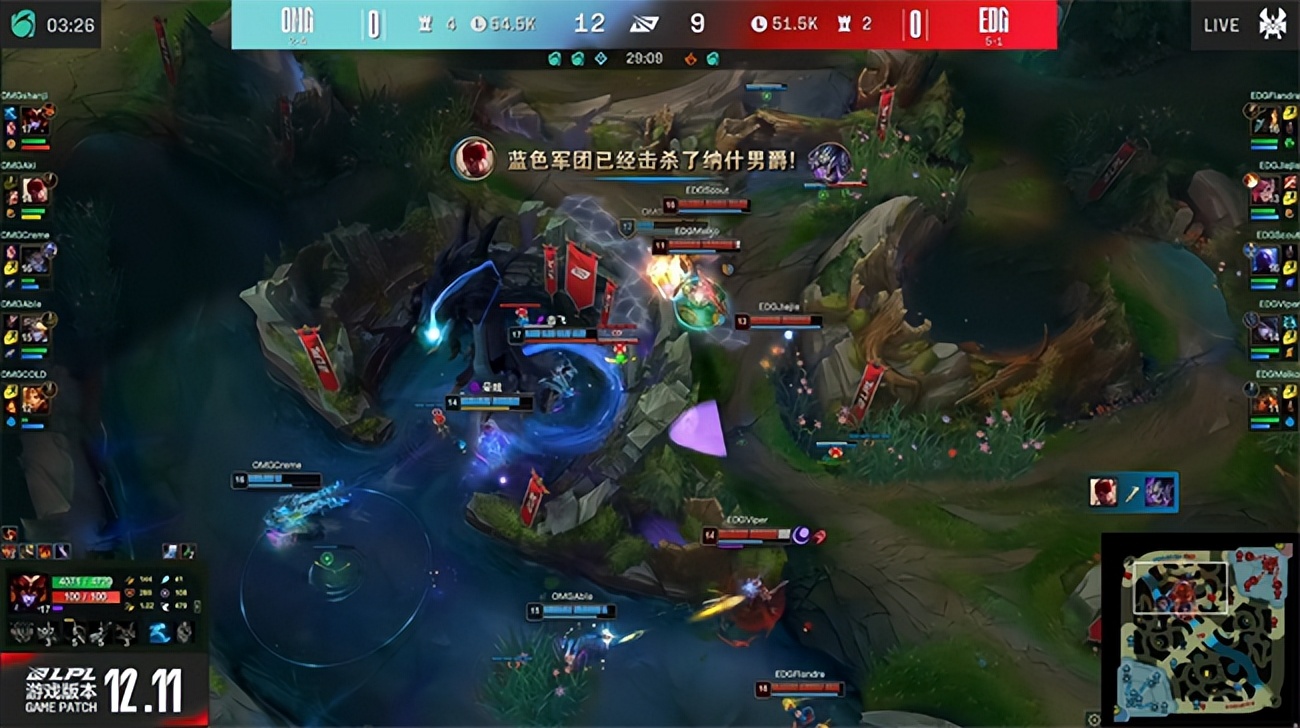This screenshot has height=728, width=1300.
Task: Click the kill score 12 on the scoreboard
Action: click(x=590, y=23)
